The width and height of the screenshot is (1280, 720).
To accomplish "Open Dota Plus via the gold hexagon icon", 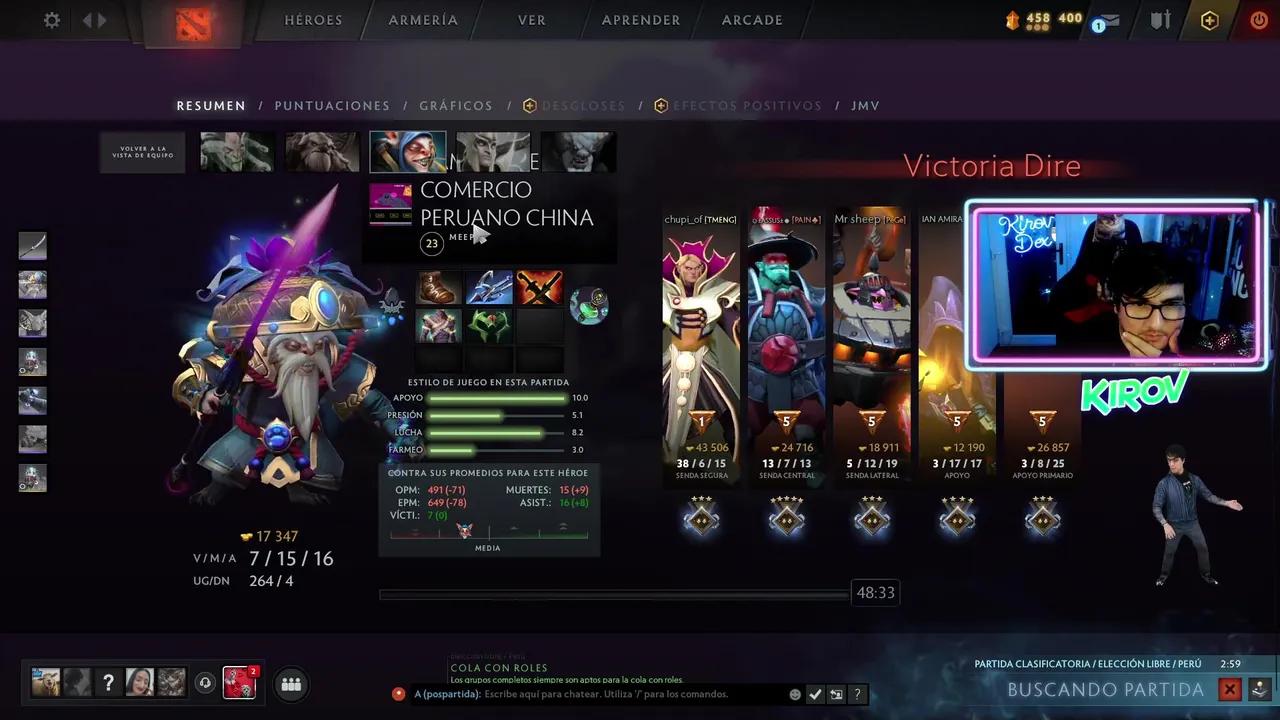I will point(1209,20).
